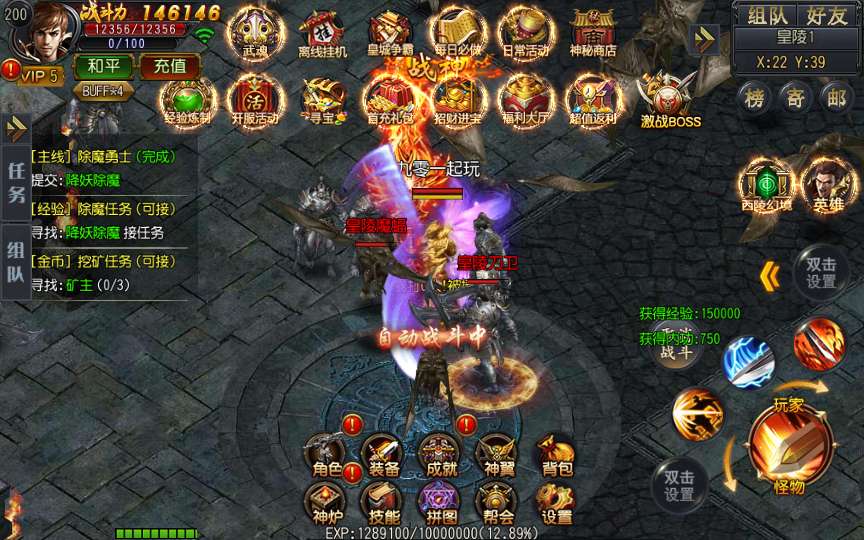
Task: Toggle the 和平 peace mode button
Action: click(x=103, y=67)
